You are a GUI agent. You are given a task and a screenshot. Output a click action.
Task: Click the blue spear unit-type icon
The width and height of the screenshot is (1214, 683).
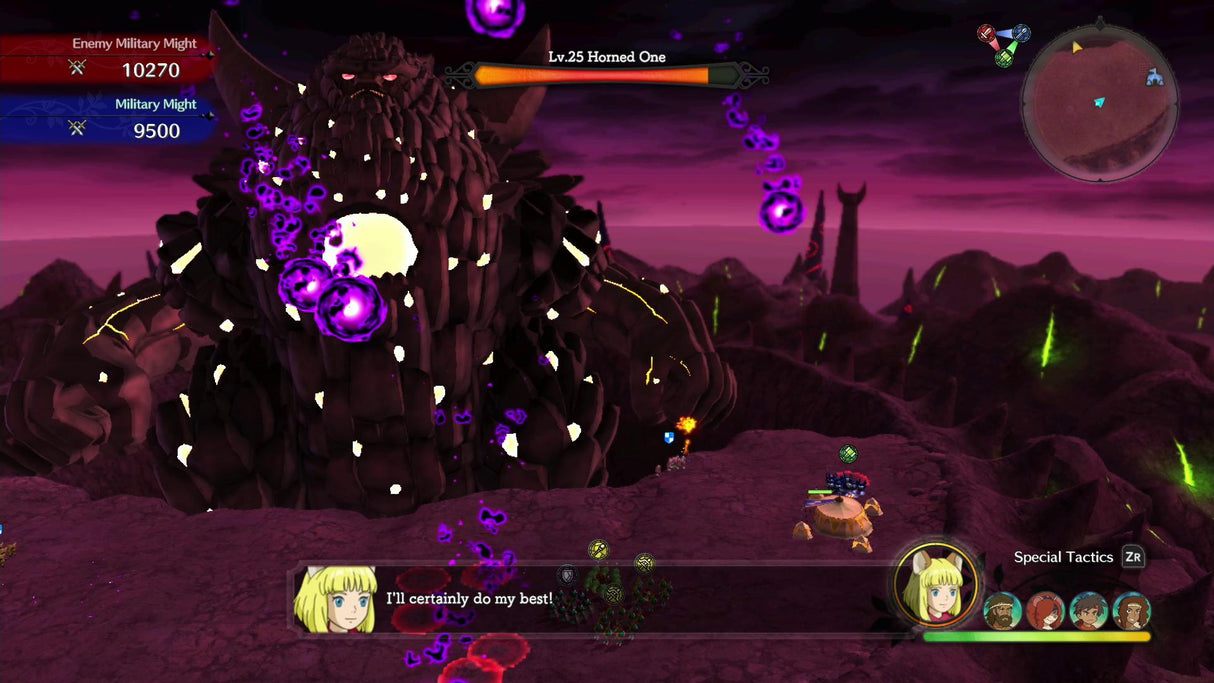click(x=1021, y=33)
